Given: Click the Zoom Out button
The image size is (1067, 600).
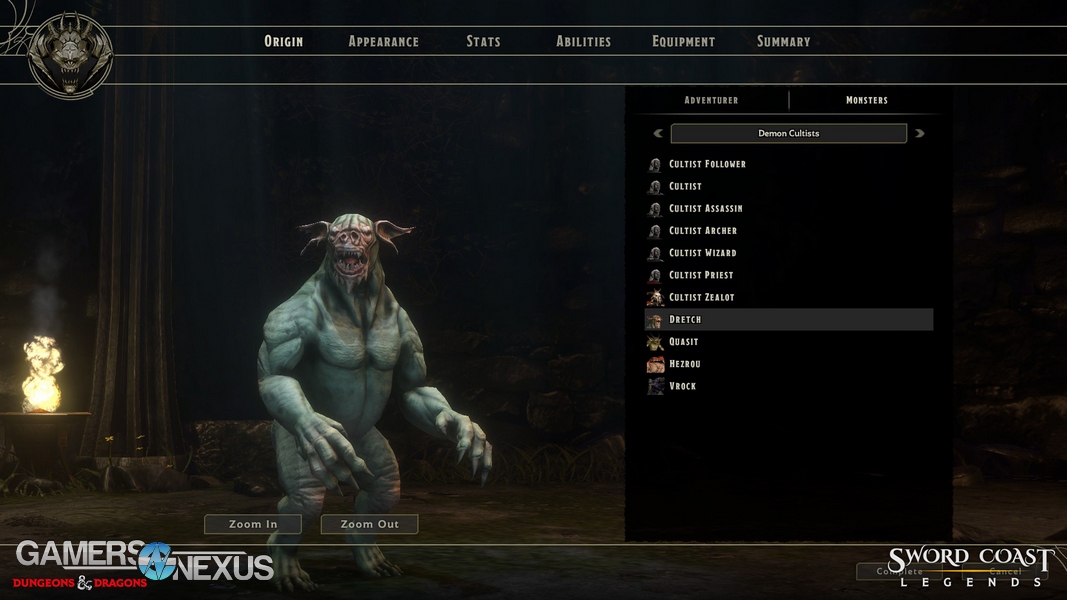Looking at the screenshot, I should tap(369, 524).
